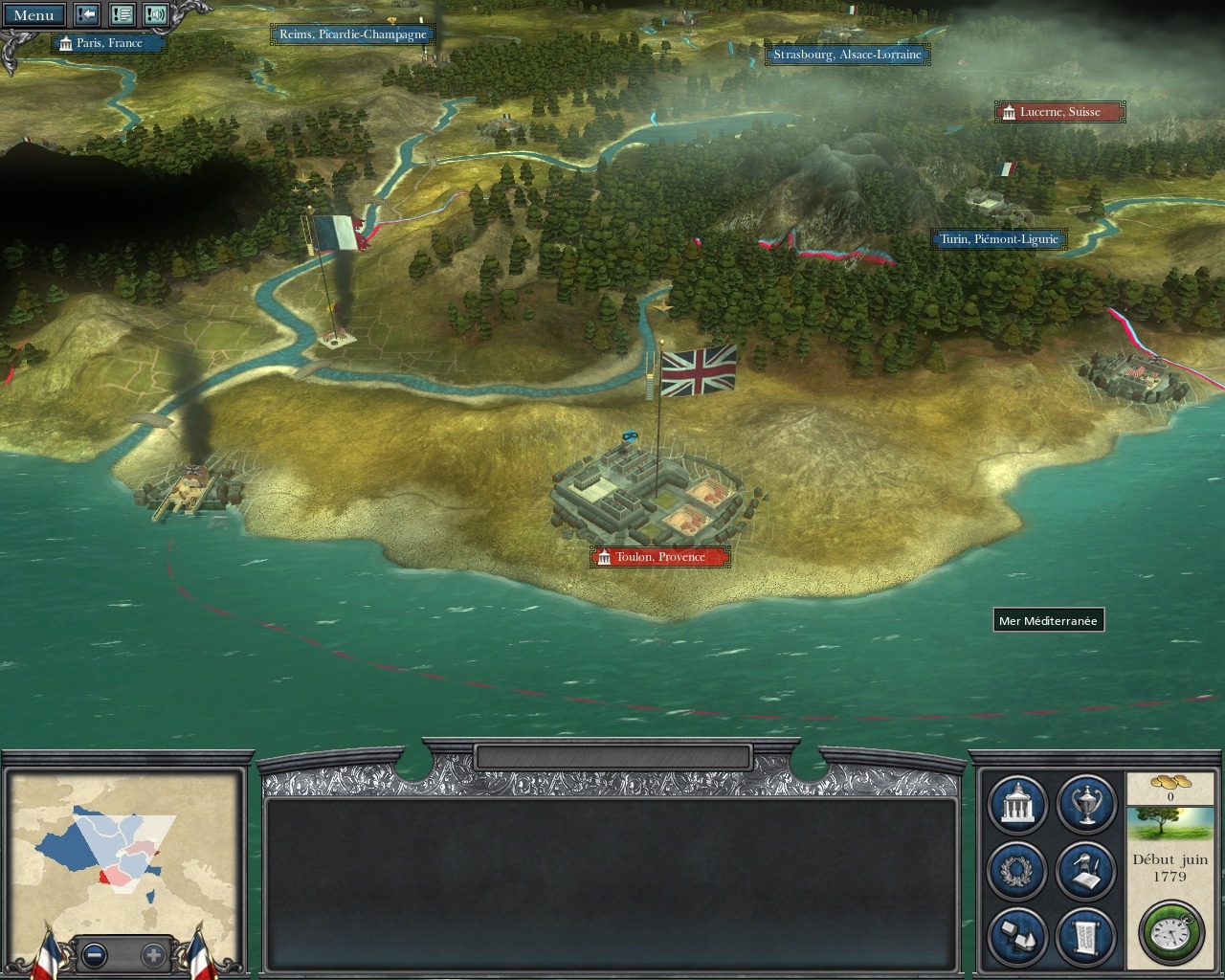End the turn with the pocket watch
The width and height of the screenshot is (1225, 980).
coord(1170,931)
